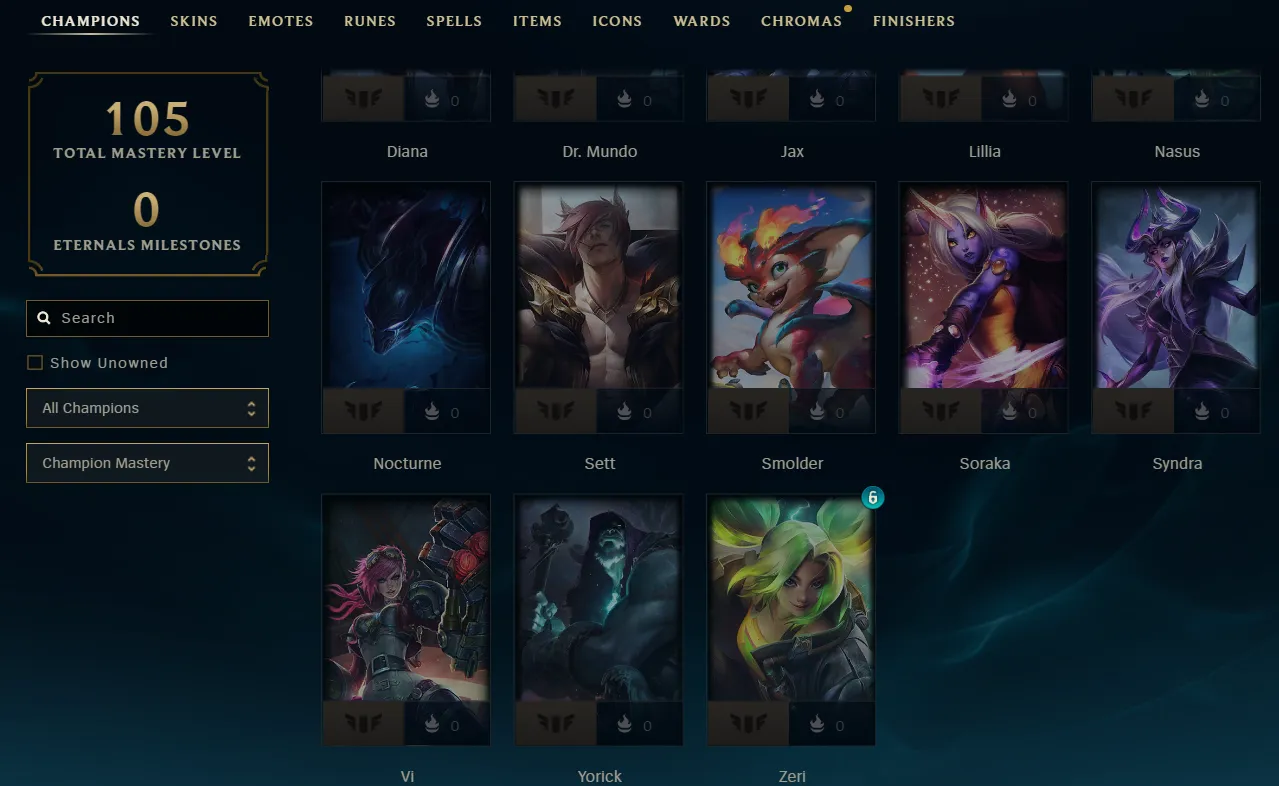Choose the Vi champion card
The image size is (1279, 786).
point(406,600)
